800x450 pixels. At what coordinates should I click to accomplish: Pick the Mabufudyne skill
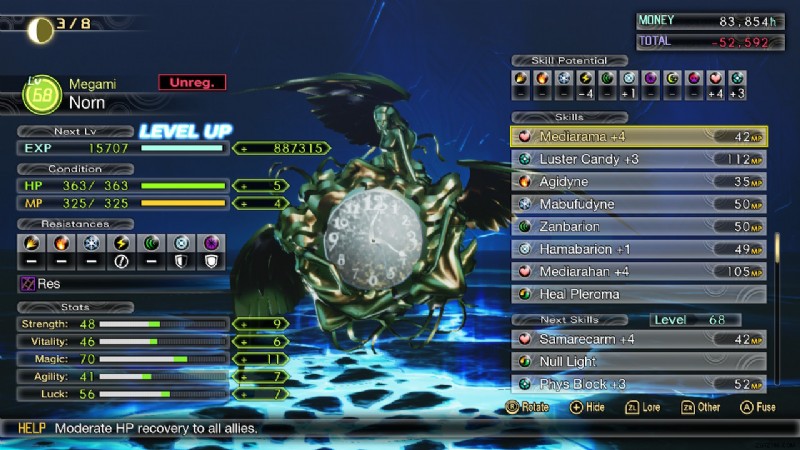click(x=638, y=204)
